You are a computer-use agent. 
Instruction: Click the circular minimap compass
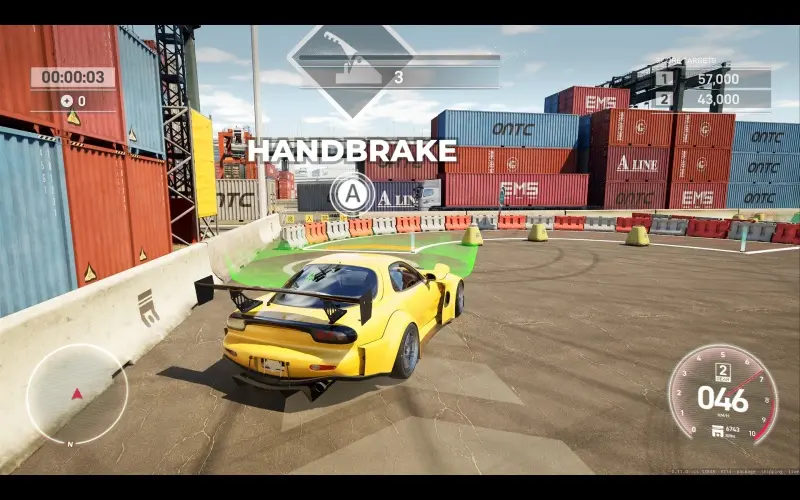point(77,394)
